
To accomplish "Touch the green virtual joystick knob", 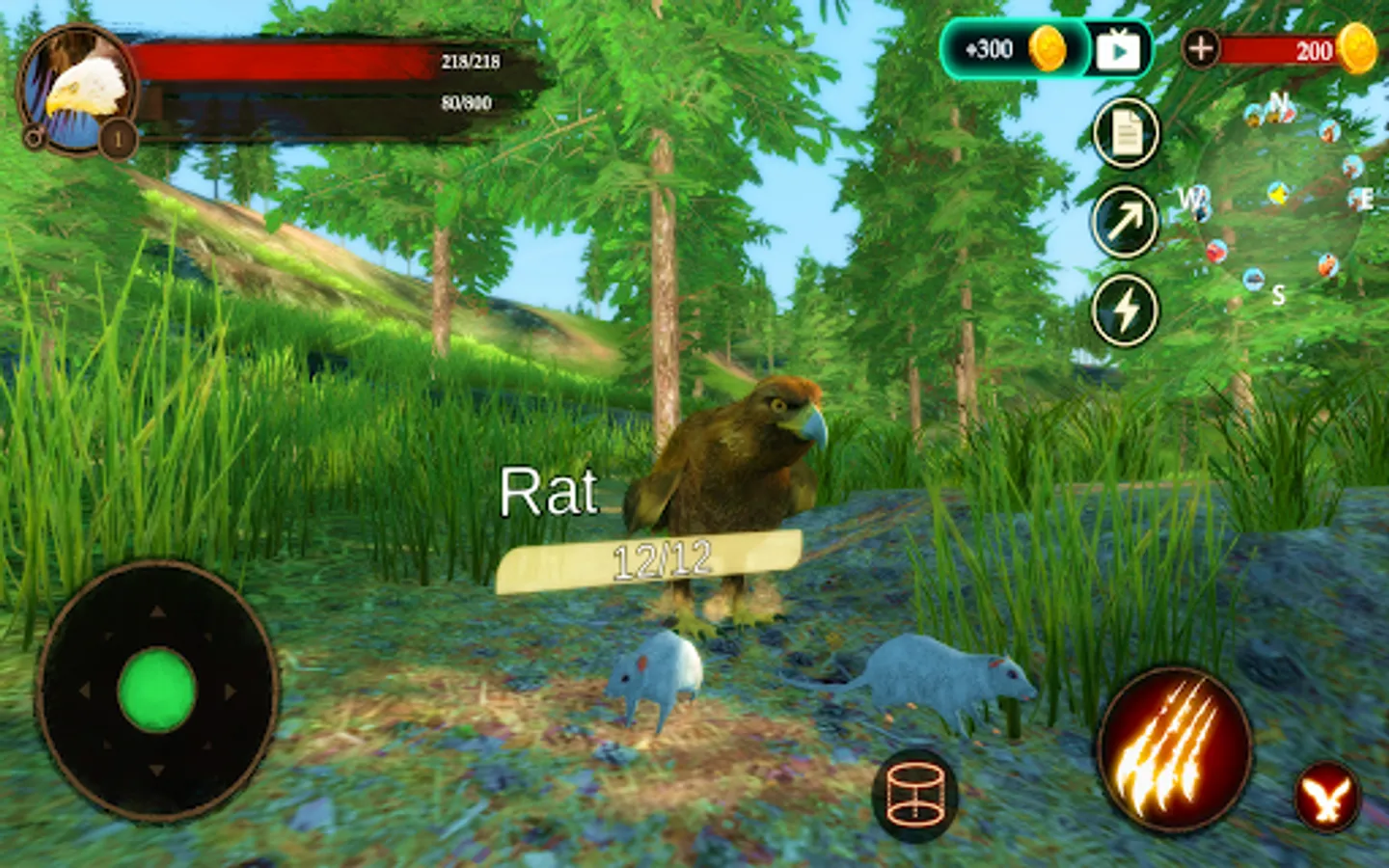I will pyautogui.click(x=157, y=690).
